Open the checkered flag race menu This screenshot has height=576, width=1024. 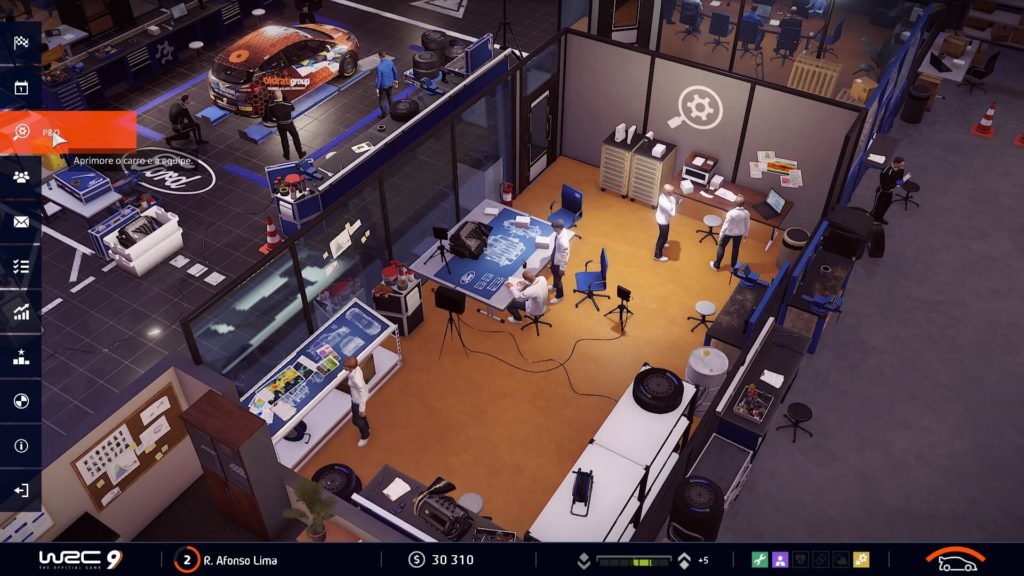pos(21,42)
